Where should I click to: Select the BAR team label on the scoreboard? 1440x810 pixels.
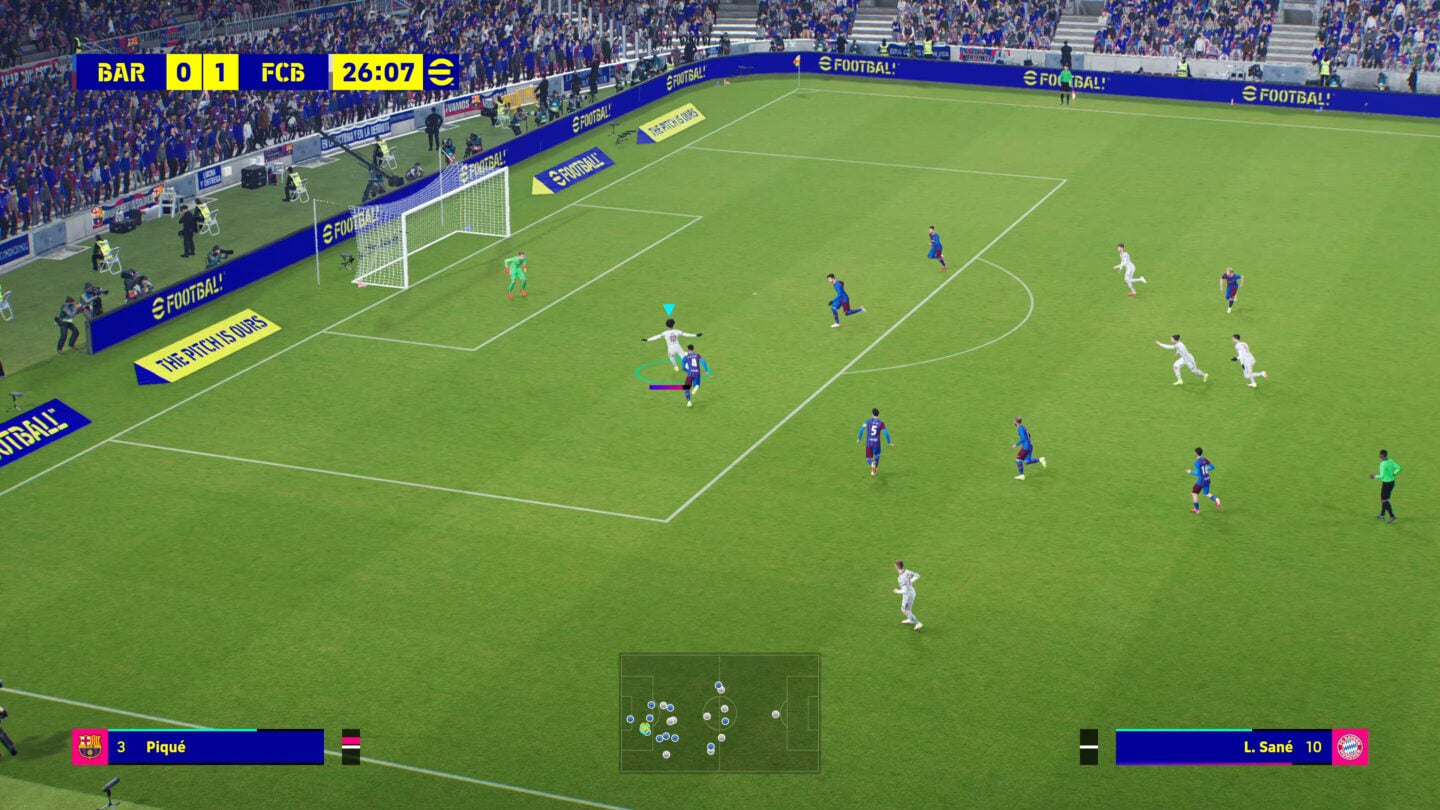tap(120, 72)
